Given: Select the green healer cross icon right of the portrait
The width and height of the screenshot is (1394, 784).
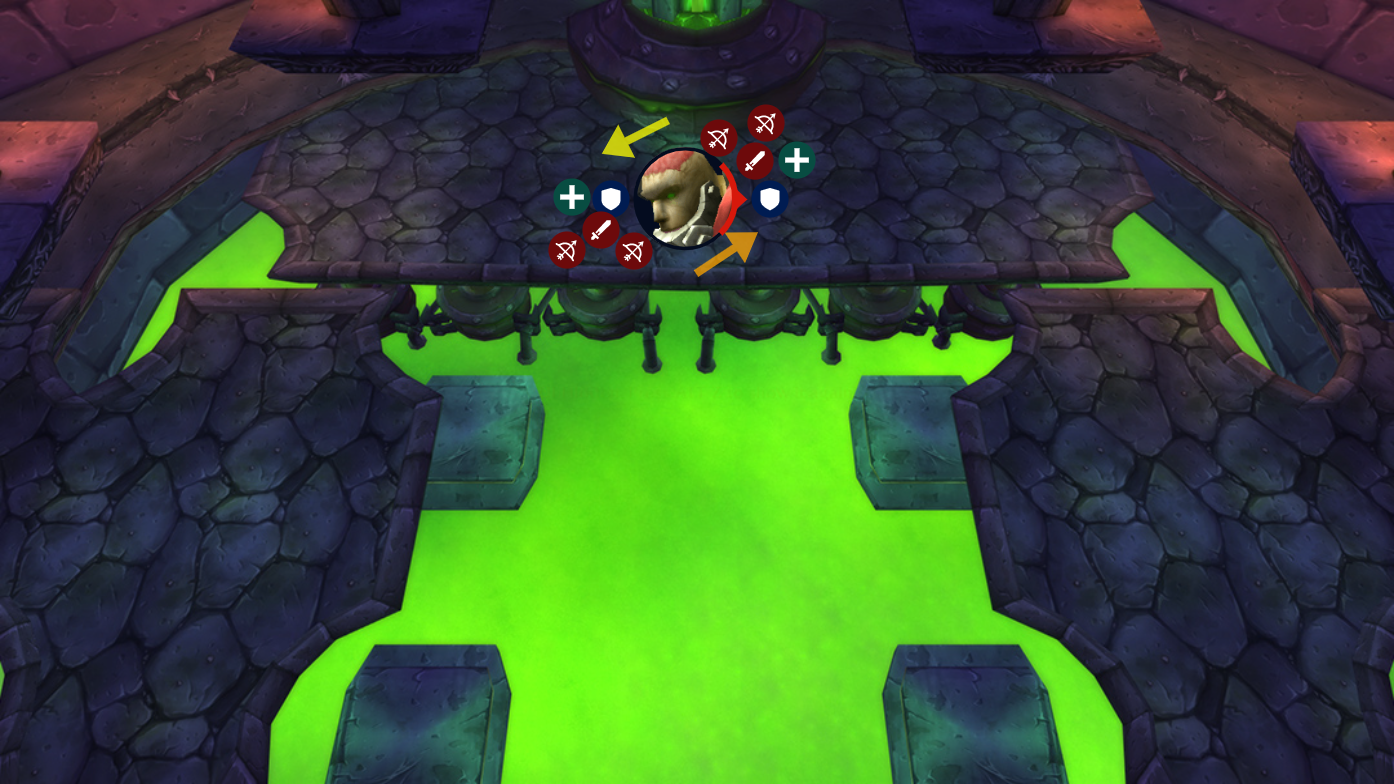Looking at the screenshot, I should pos(797,160).
